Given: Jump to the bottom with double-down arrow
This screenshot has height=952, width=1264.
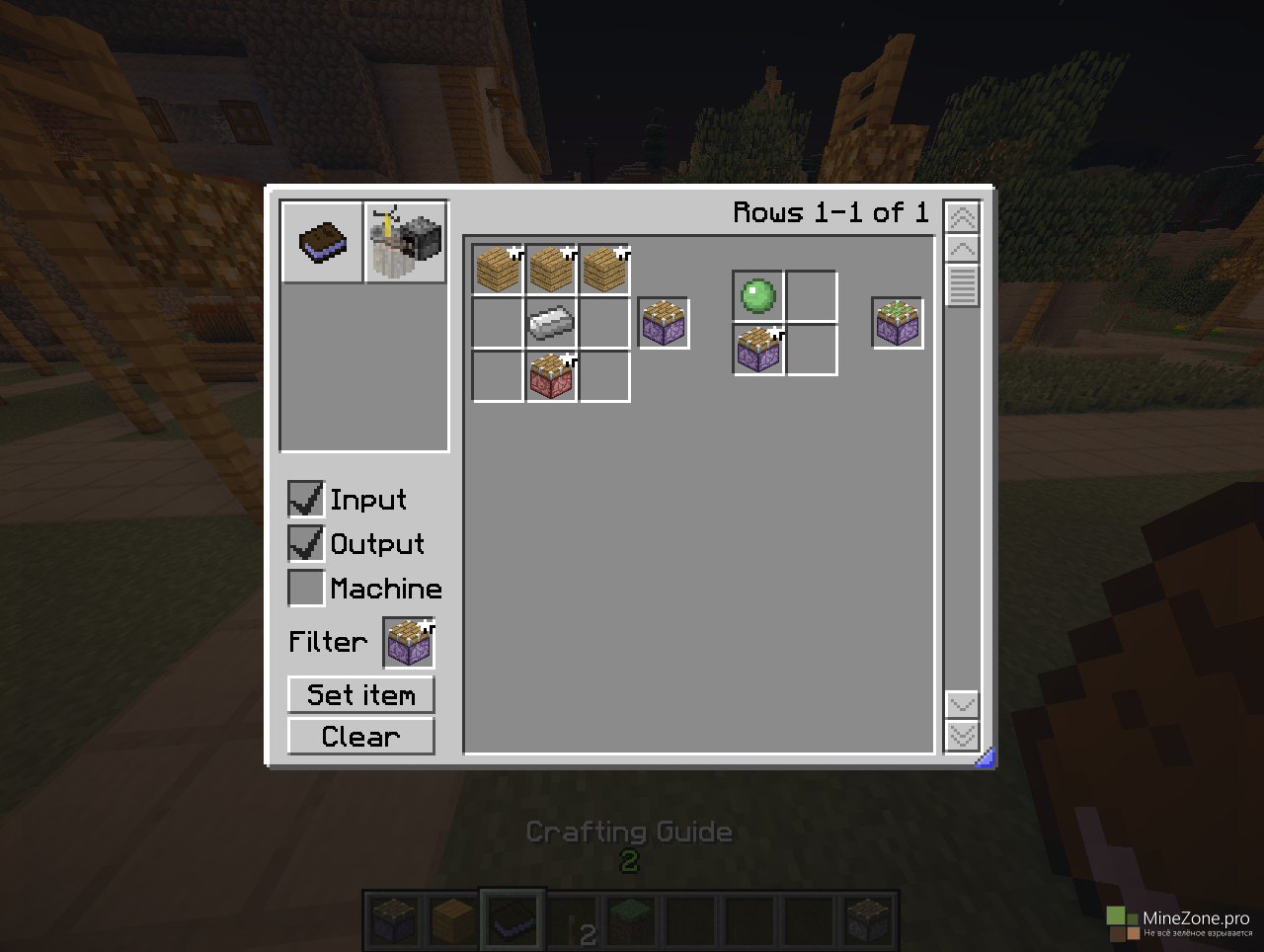Looking at the screenshot, I should pyautogui.click(x=962, y=736).
